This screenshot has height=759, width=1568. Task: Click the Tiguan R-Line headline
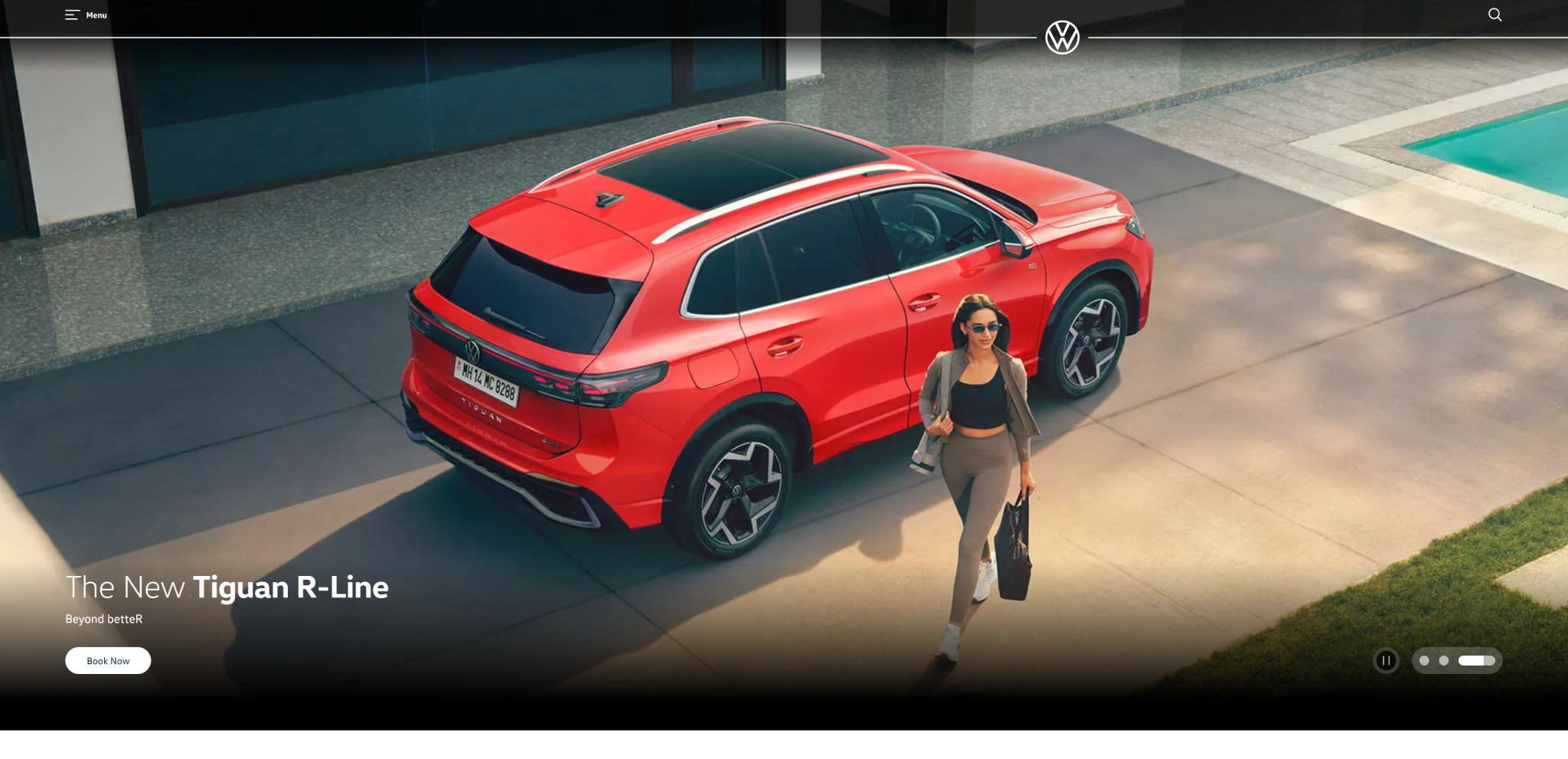(x=227, y=587)
